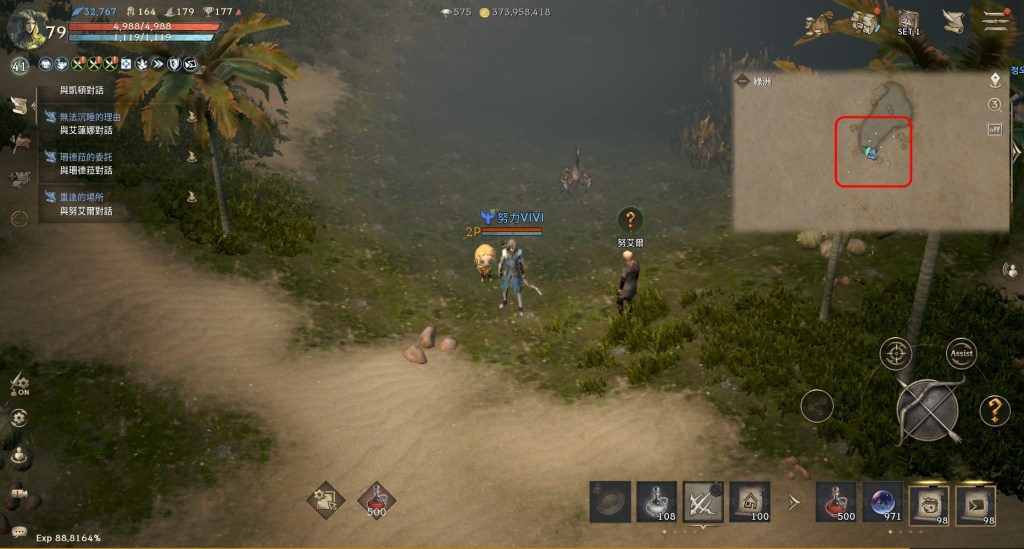Toggle the minimap off button
1024x549 pixels.
click(995, 129)
